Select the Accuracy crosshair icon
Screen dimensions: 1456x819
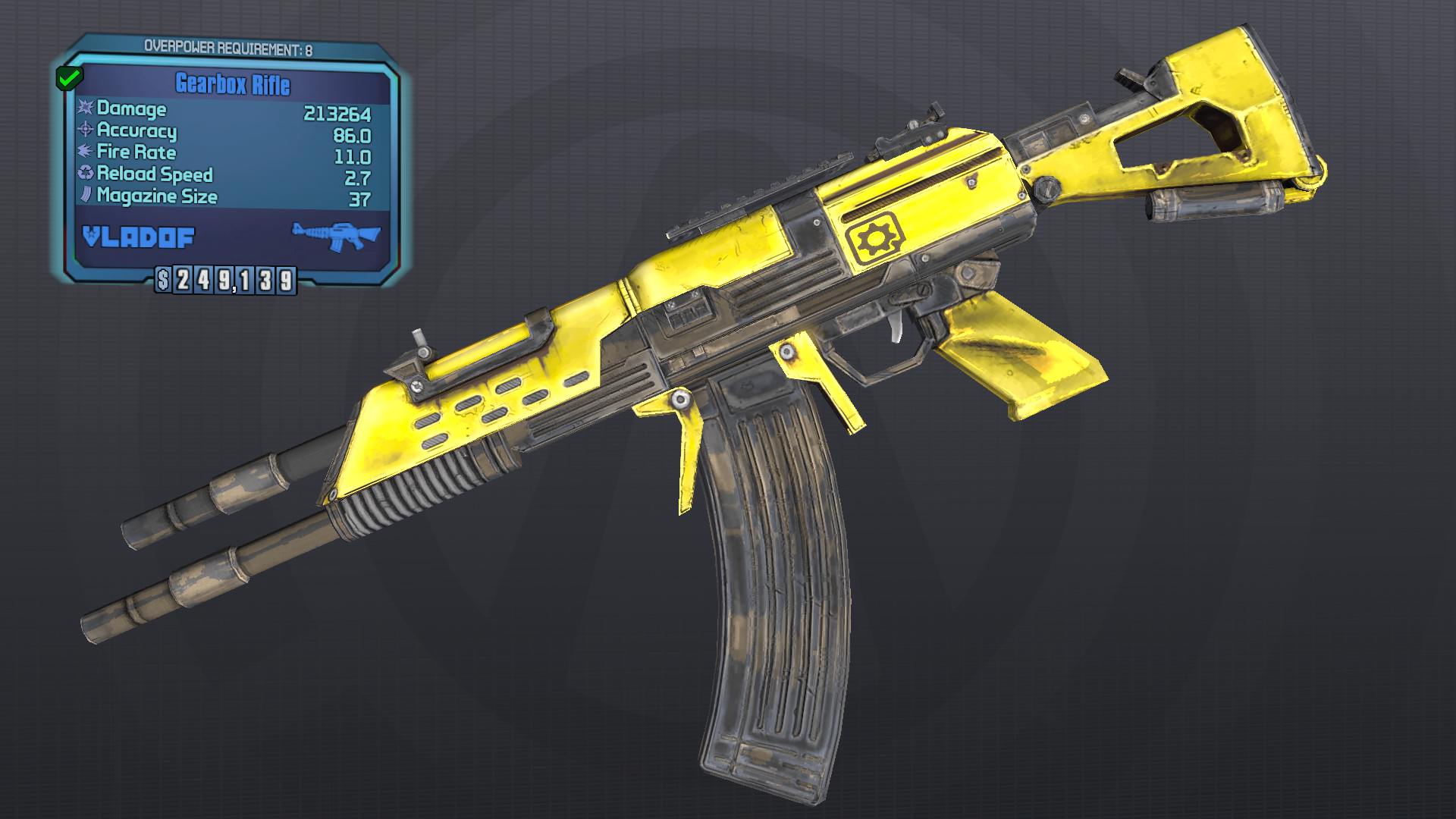tap(86, 132)
